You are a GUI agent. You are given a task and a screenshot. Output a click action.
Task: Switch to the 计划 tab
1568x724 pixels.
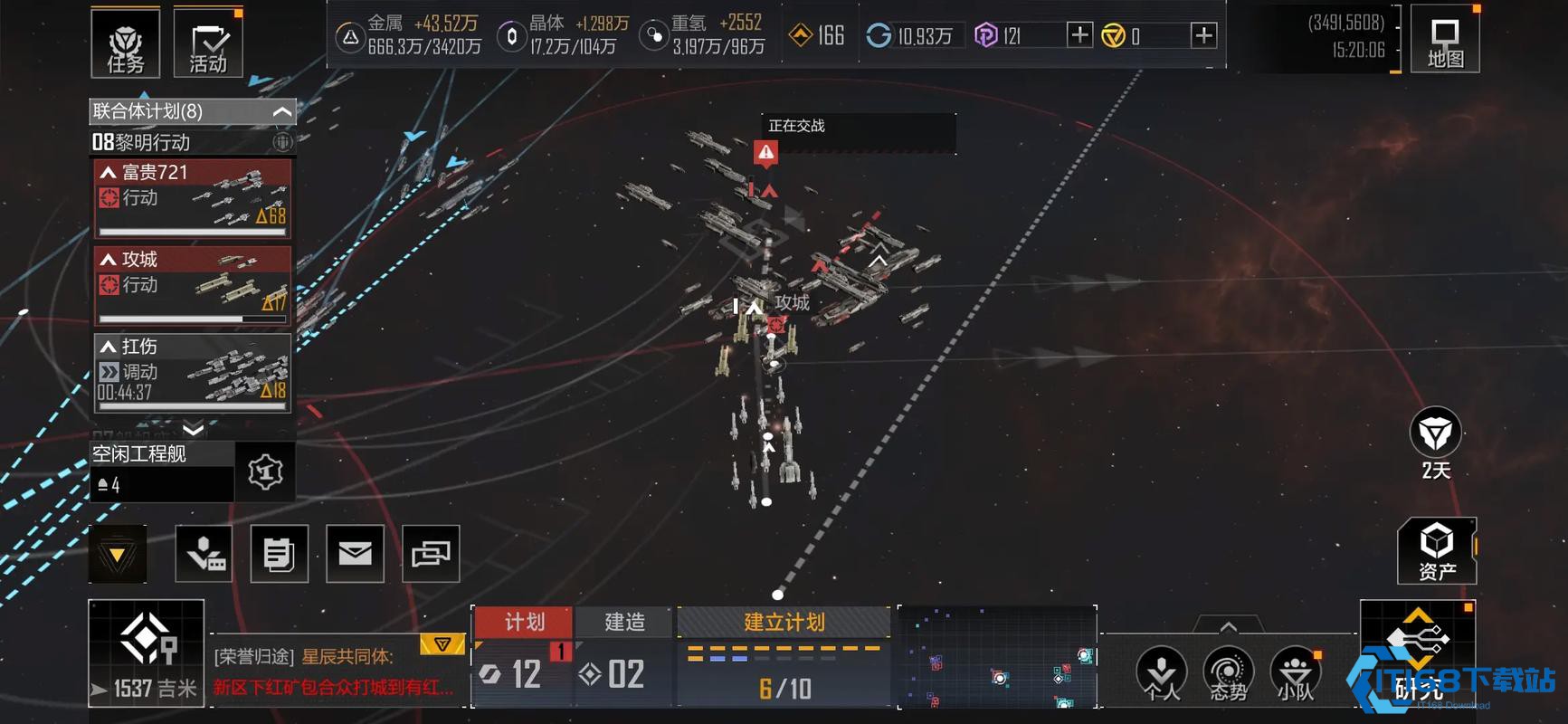pyautogui.click(x=524, y=622)
